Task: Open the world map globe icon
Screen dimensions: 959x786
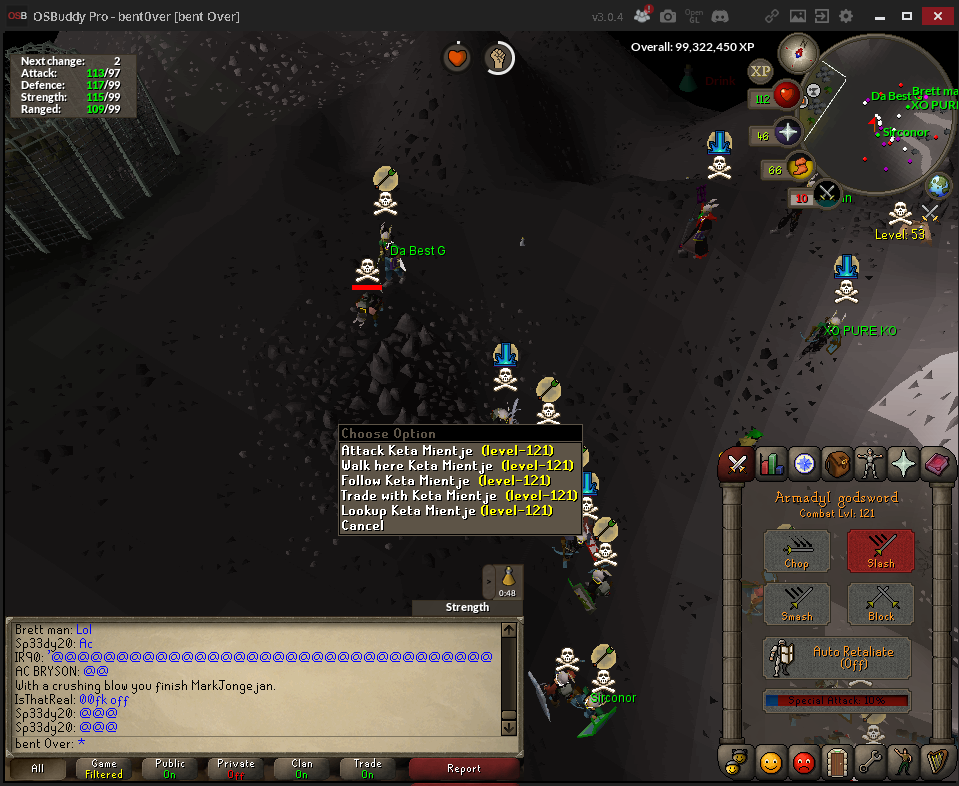Action: pyautogui.click(x=938, y=185)
